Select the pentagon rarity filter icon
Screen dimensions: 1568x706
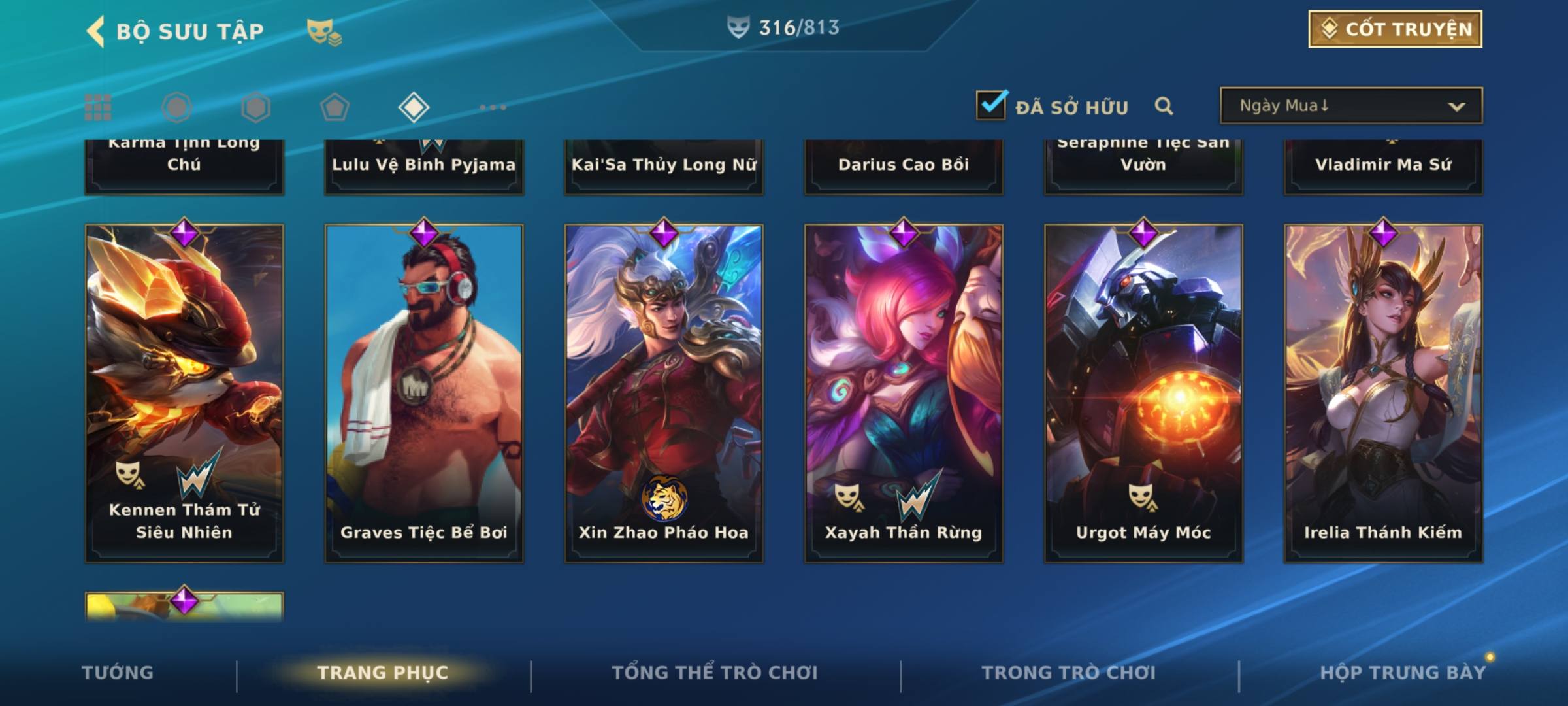[x=335, y=107]
